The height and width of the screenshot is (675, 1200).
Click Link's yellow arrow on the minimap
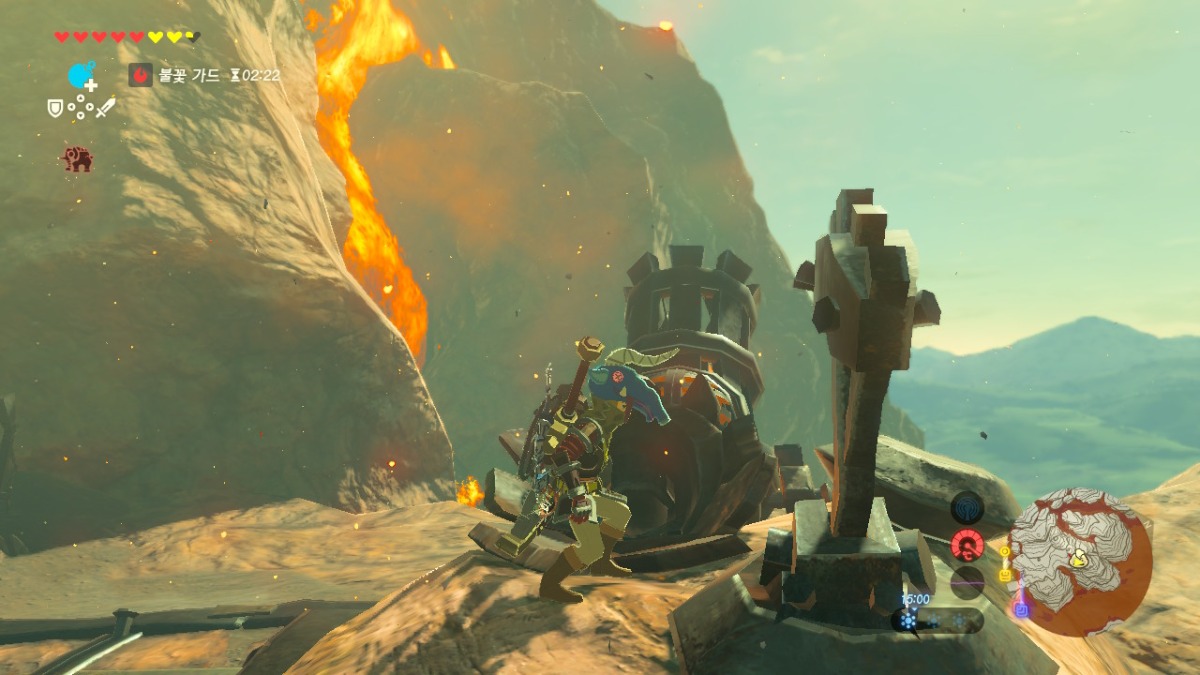click(1080, 560)
